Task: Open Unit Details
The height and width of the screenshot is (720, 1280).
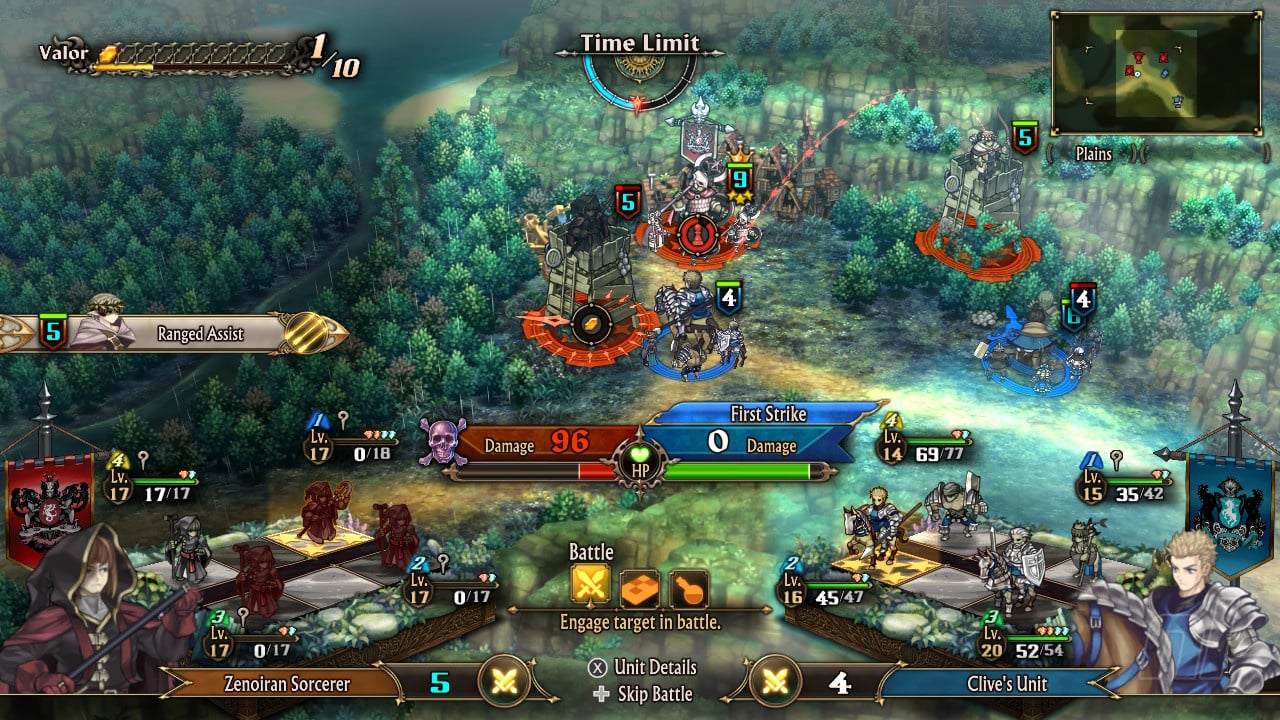Action: click(644, 668)
